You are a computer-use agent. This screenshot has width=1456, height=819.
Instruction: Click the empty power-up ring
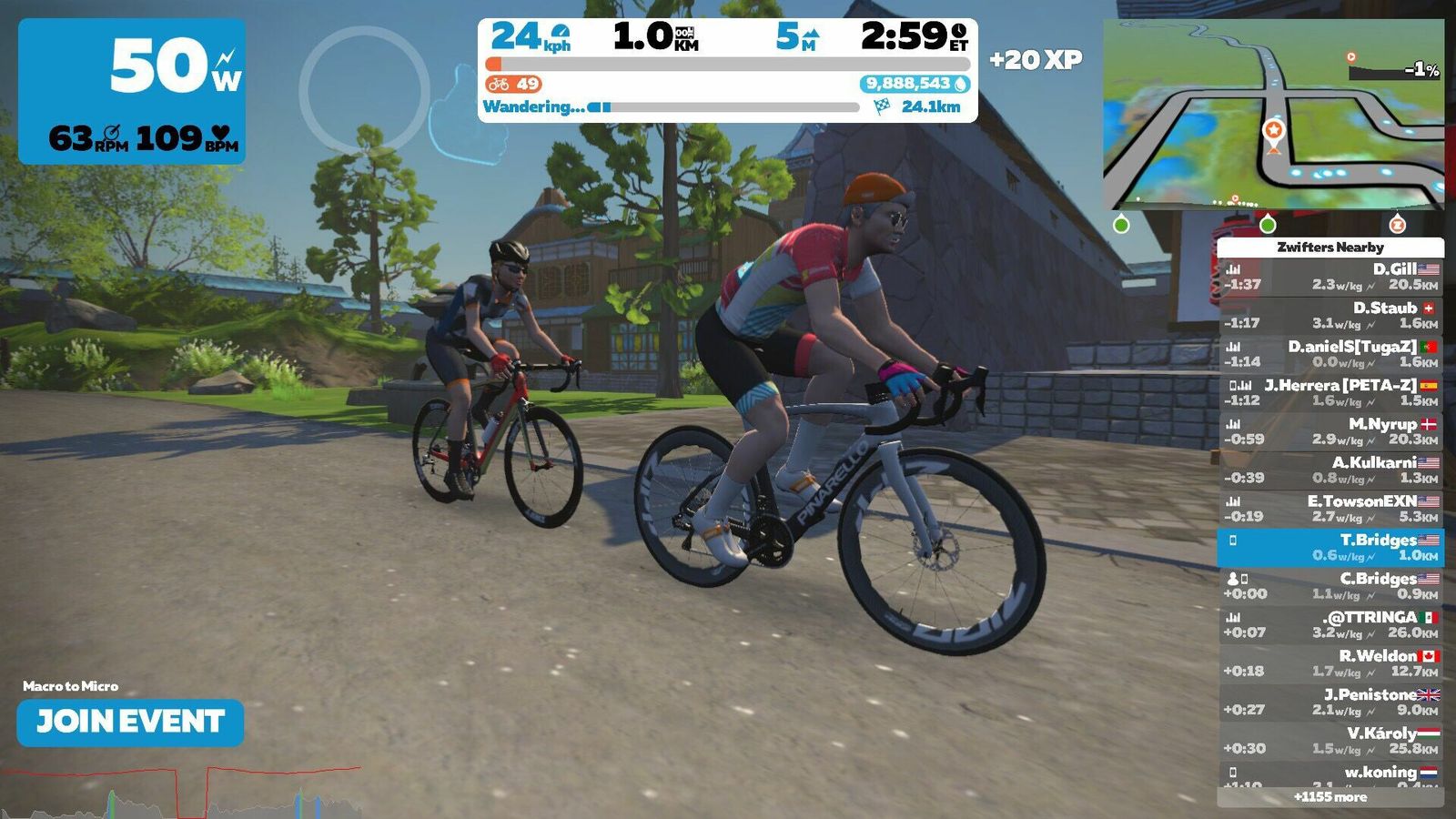pyautogui.click(x=364, y=91)
